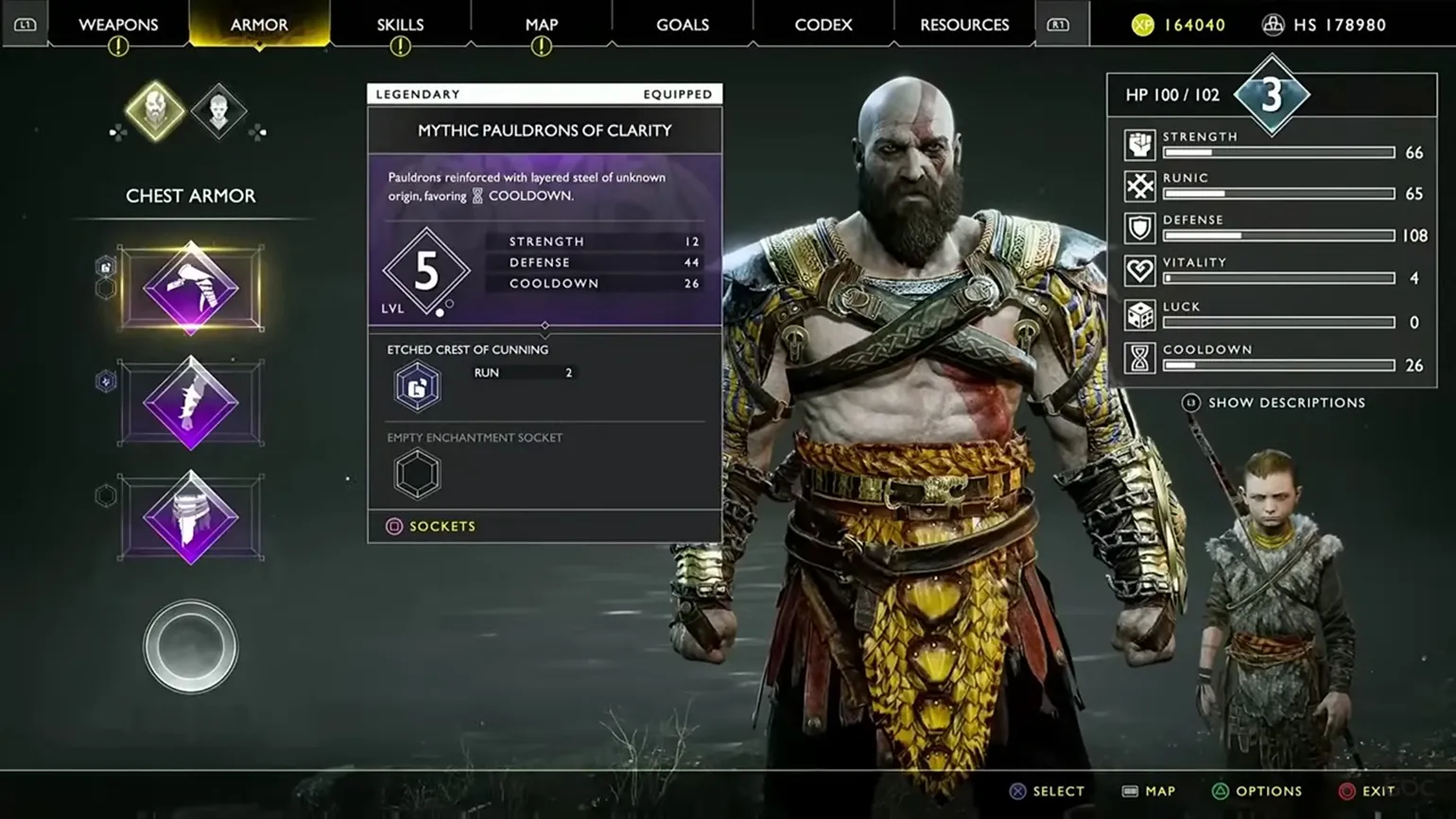Switch to Atreus character portrait icon
The height and width of the screenshot is (819, 1456).
point(219,111)
